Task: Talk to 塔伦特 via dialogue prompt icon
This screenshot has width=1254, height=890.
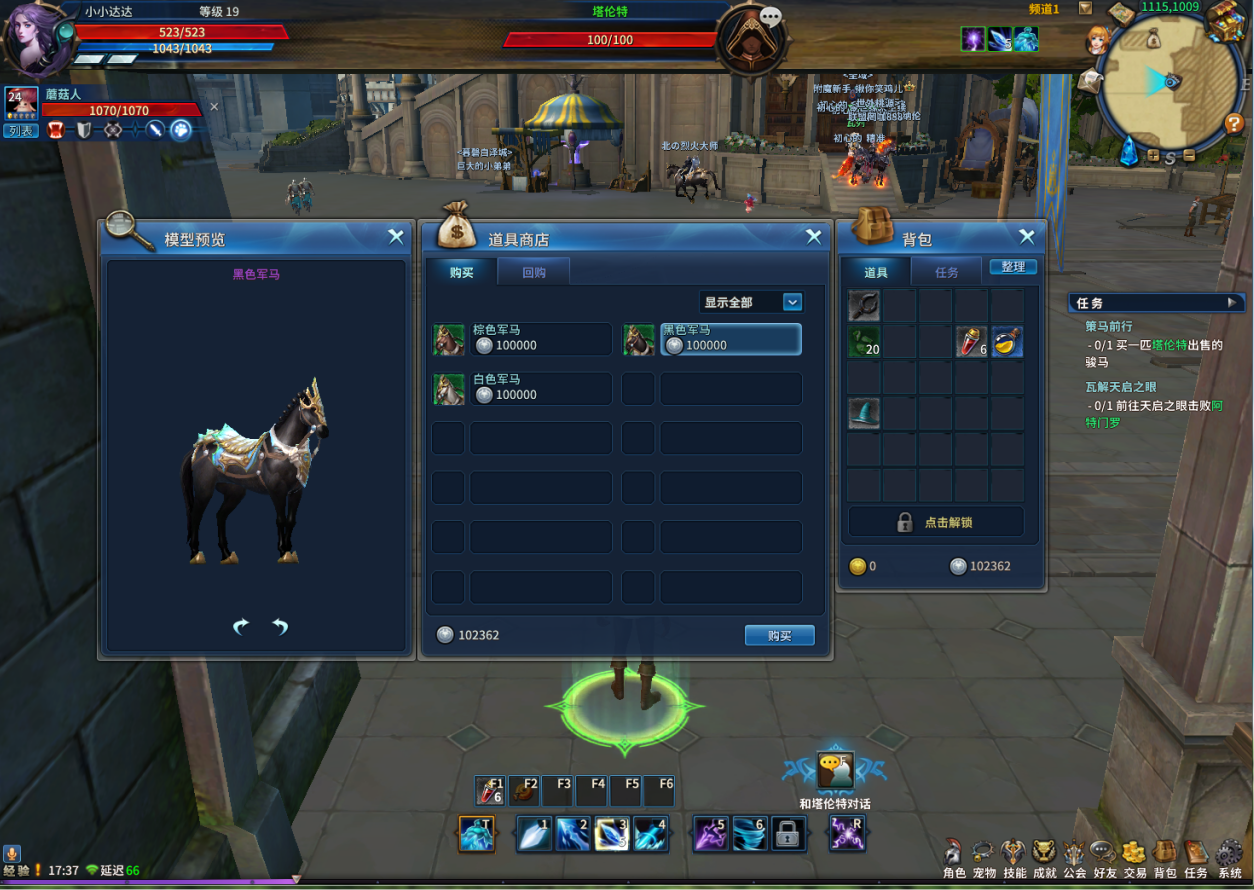Action: [x=835, y=771]
